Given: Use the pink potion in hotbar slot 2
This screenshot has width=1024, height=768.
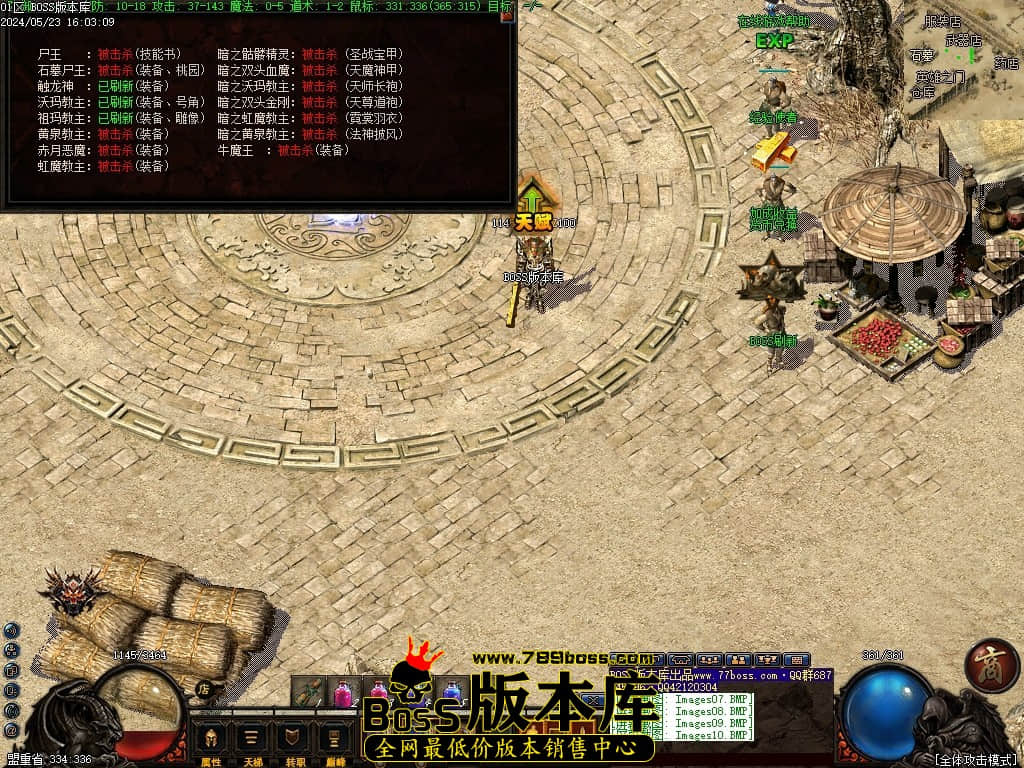Looking at the screenshot, I should [343, 692].
